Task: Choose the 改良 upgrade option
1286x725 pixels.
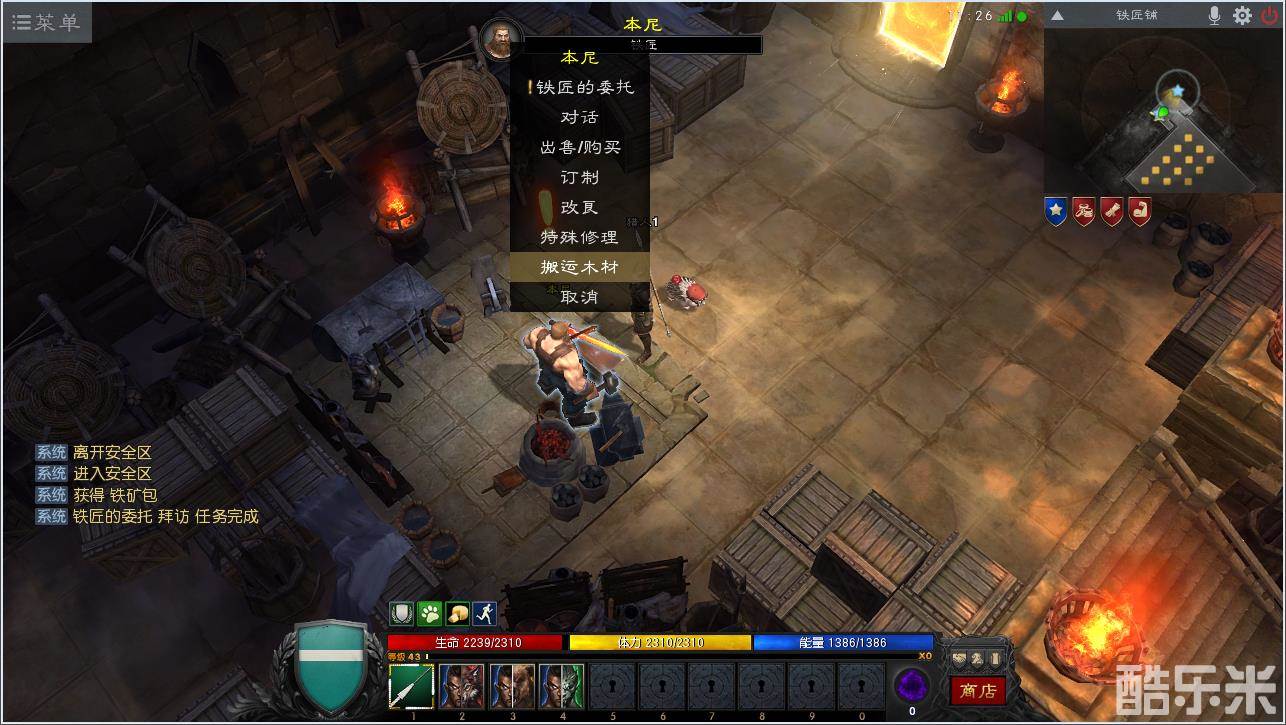Action: pos(580,207)
